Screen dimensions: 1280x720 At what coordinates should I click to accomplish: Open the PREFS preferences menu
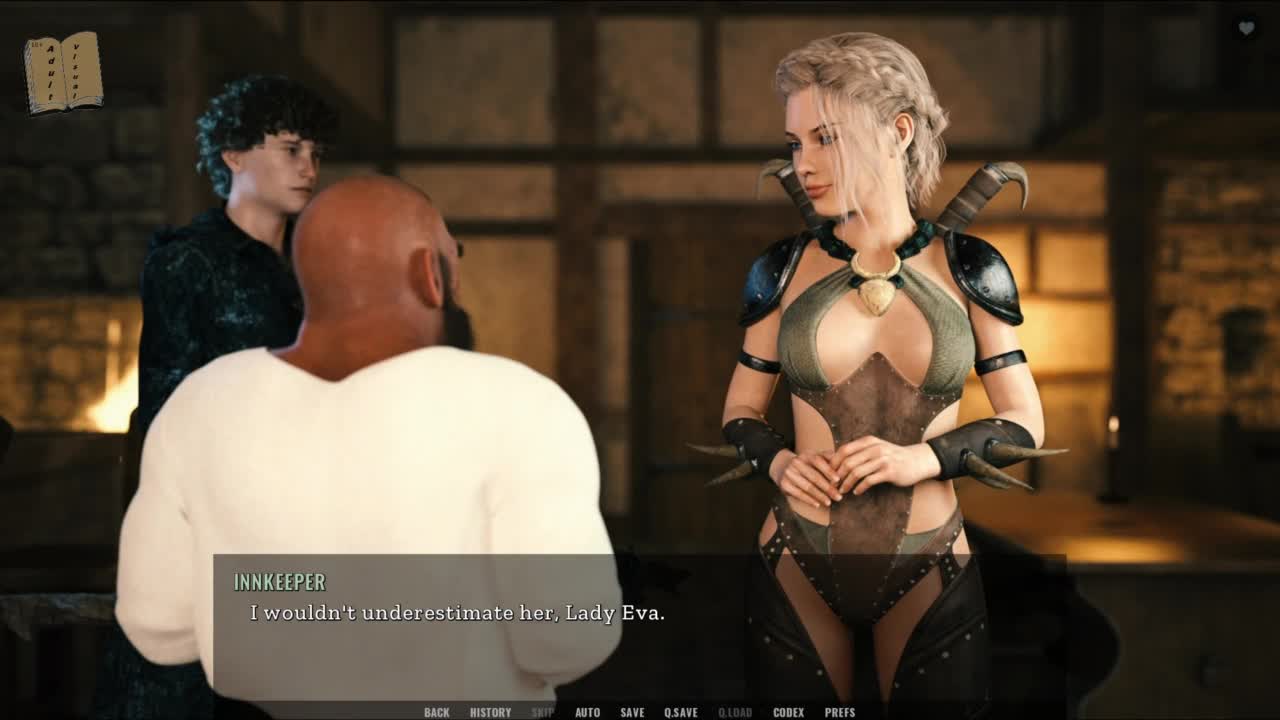coord(840,712)
